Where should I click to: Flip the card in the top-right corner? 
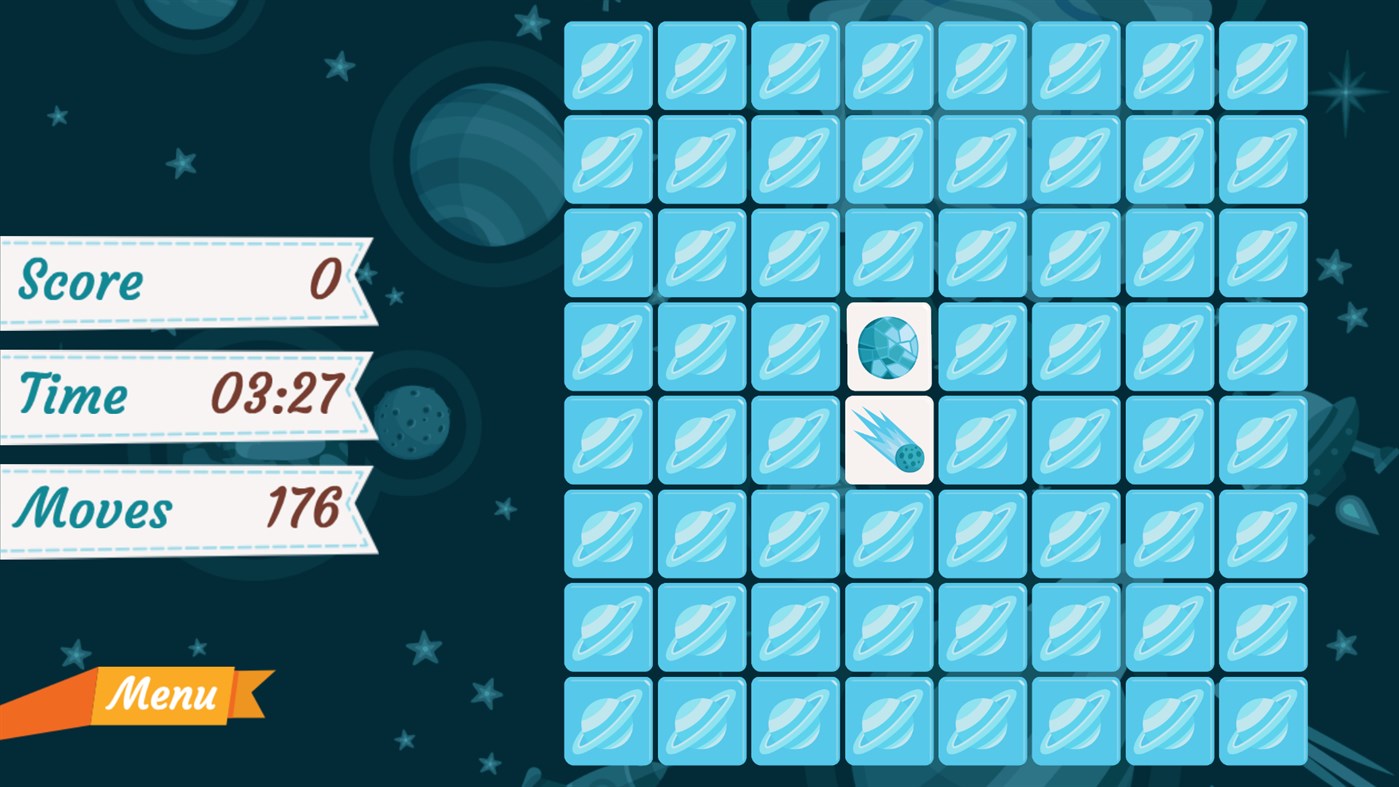pos(1262,65)
